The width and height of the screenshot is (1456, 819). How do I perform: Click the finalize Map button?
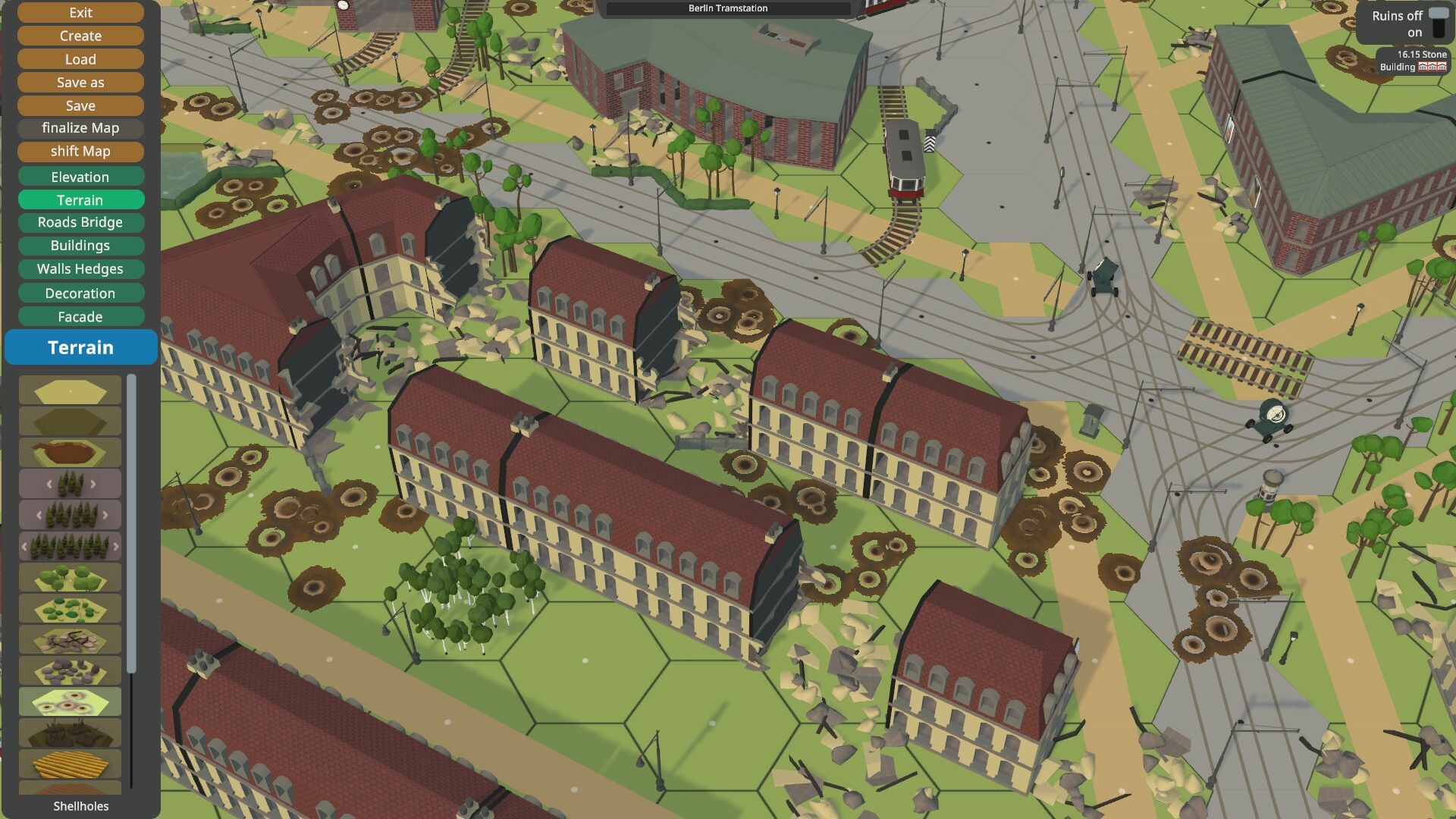tap(80, 128)
